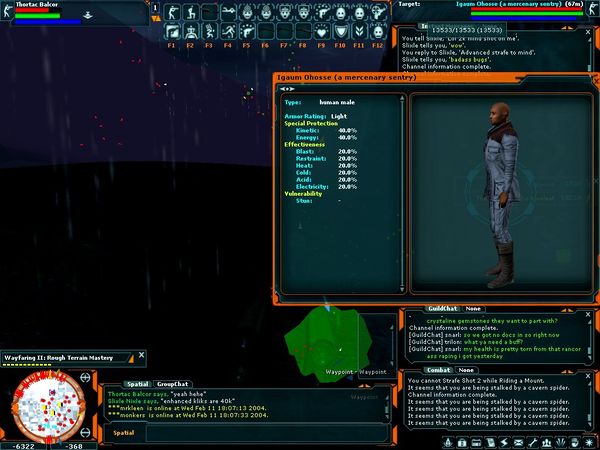Image resolution: width=600 pixels, height=450 pixels.
Task: Activate the F1 toolbar slot ability
Action: coord(171,31)
